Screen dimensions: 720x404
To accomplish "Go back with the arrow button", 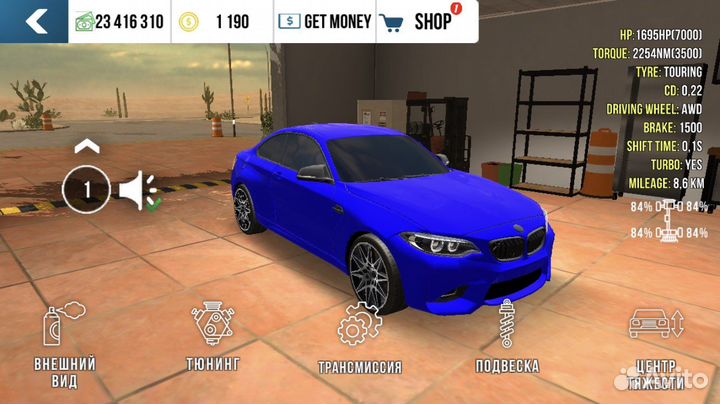I will [34, 20].
